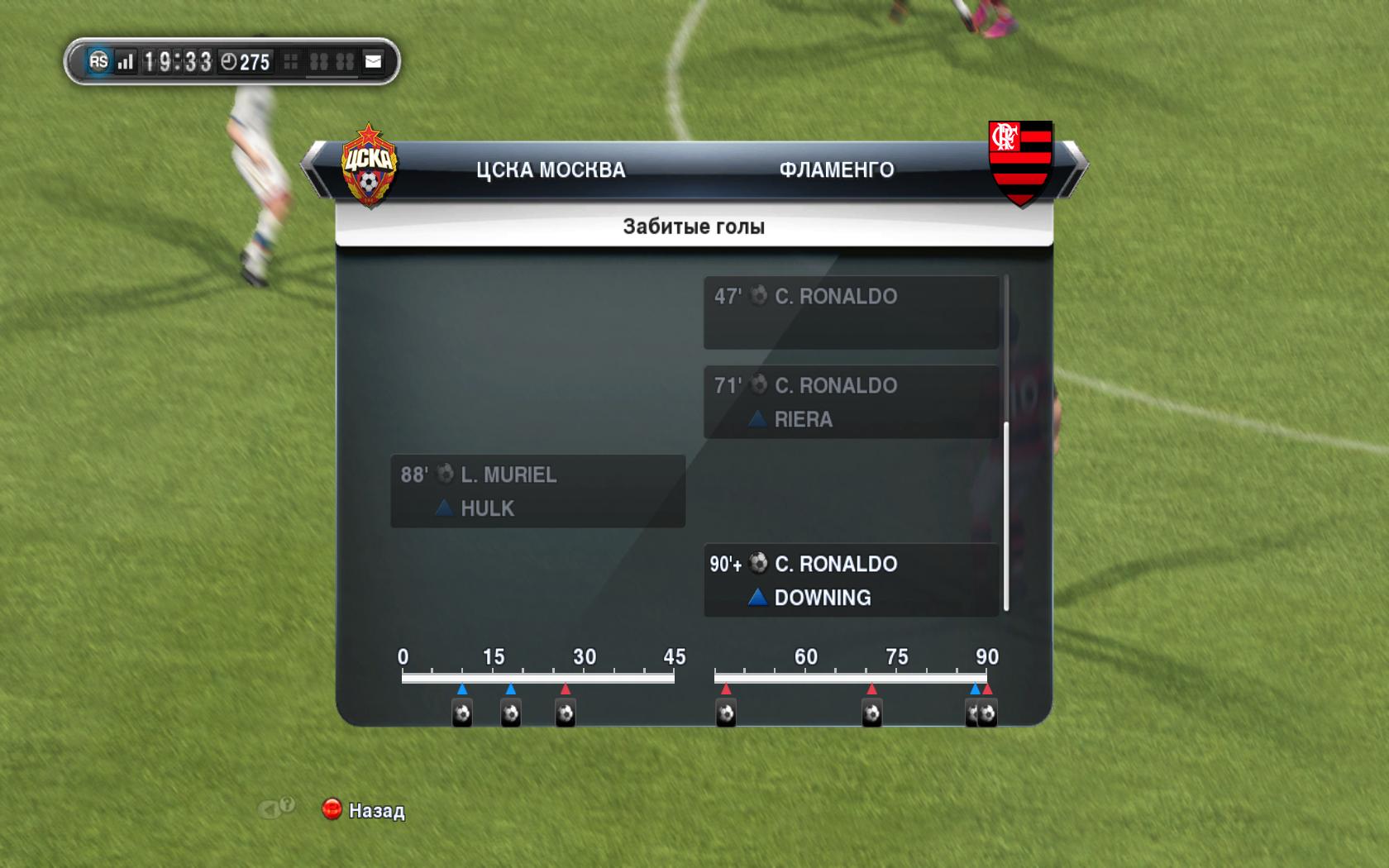Select C. Ronaldo's 47' goal entry
Screen dimensions: 1389x868
tap(851, 312)
